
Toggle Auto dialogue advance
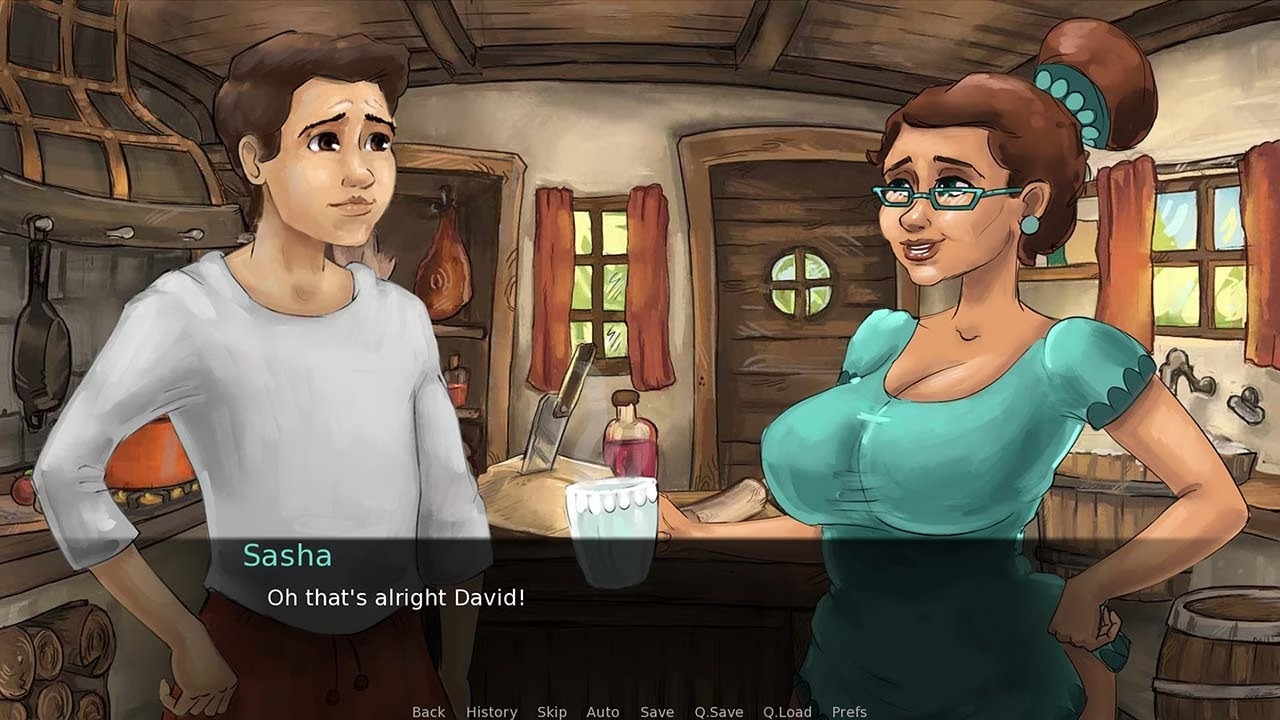[x=603, y=712]
